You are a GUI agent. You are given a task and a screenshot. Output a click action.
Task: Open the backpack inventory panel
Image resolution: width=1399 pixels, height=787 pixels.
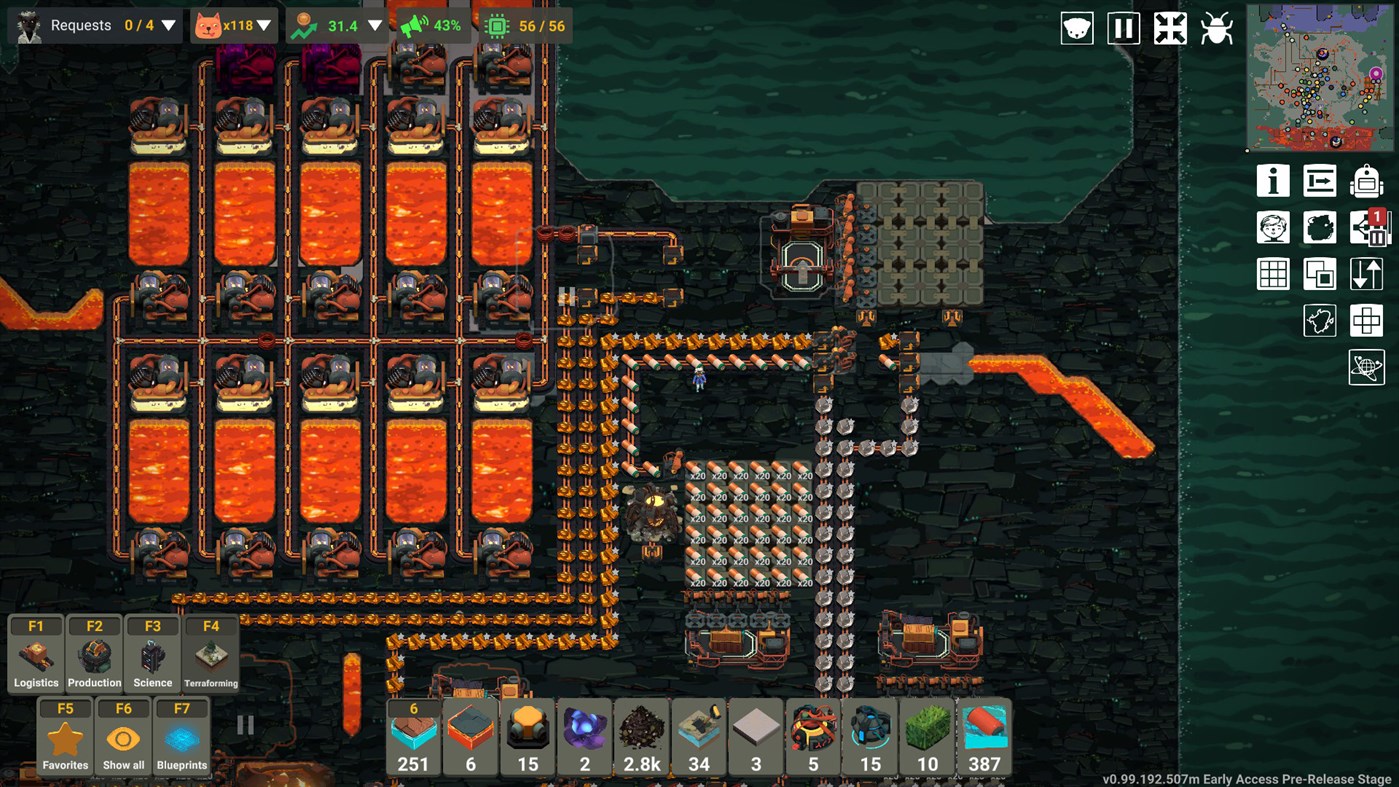(1367, 181)
